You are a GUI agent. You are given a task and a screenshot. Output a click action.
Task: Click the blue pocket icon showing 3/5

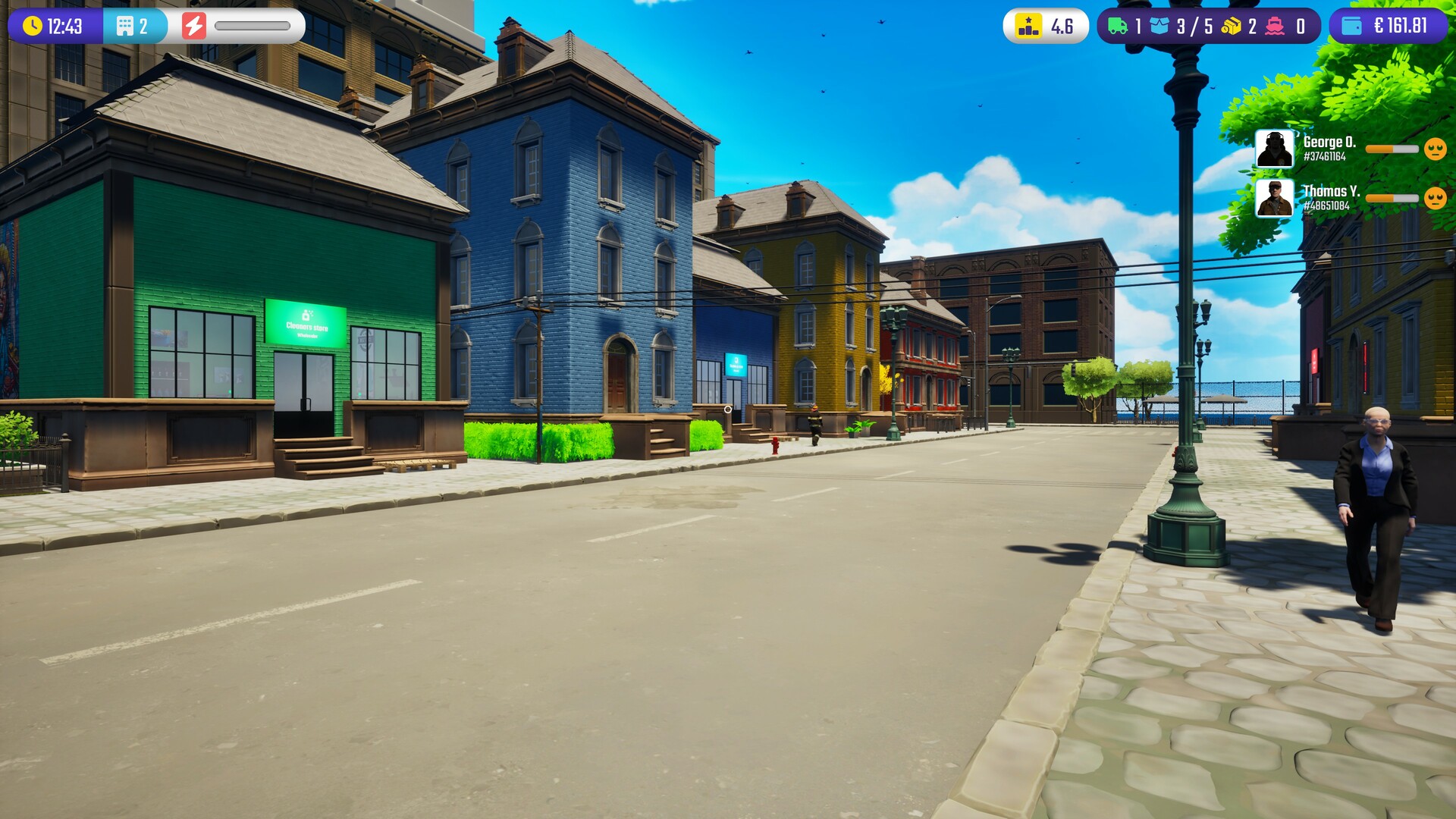1159,24
